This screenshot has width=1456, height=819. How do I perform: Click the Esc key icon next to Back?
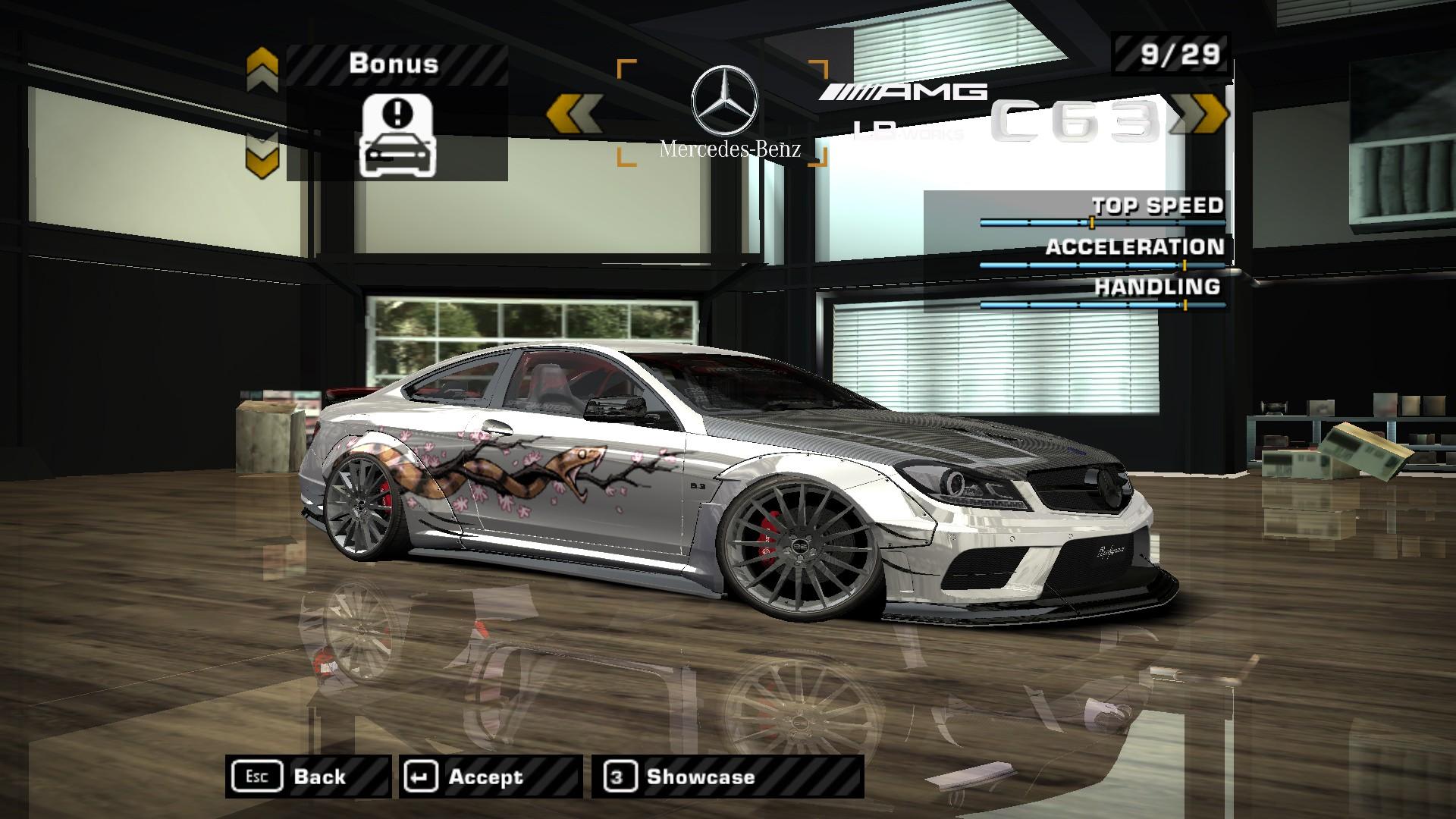258,776
